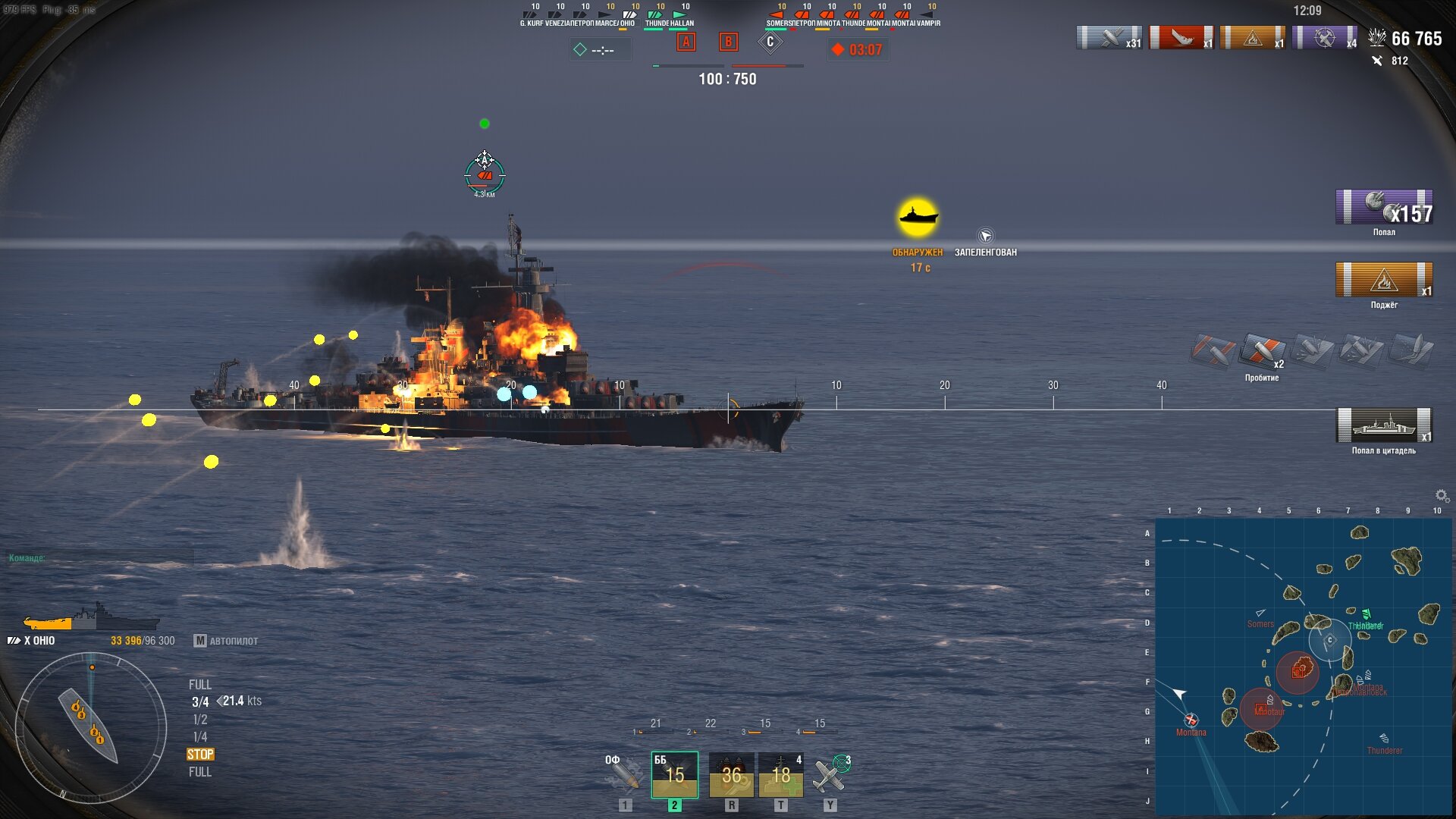This screenshot has width=1456, height=819.
Task: Click the battle minimap
Action: pos(1303,666)
